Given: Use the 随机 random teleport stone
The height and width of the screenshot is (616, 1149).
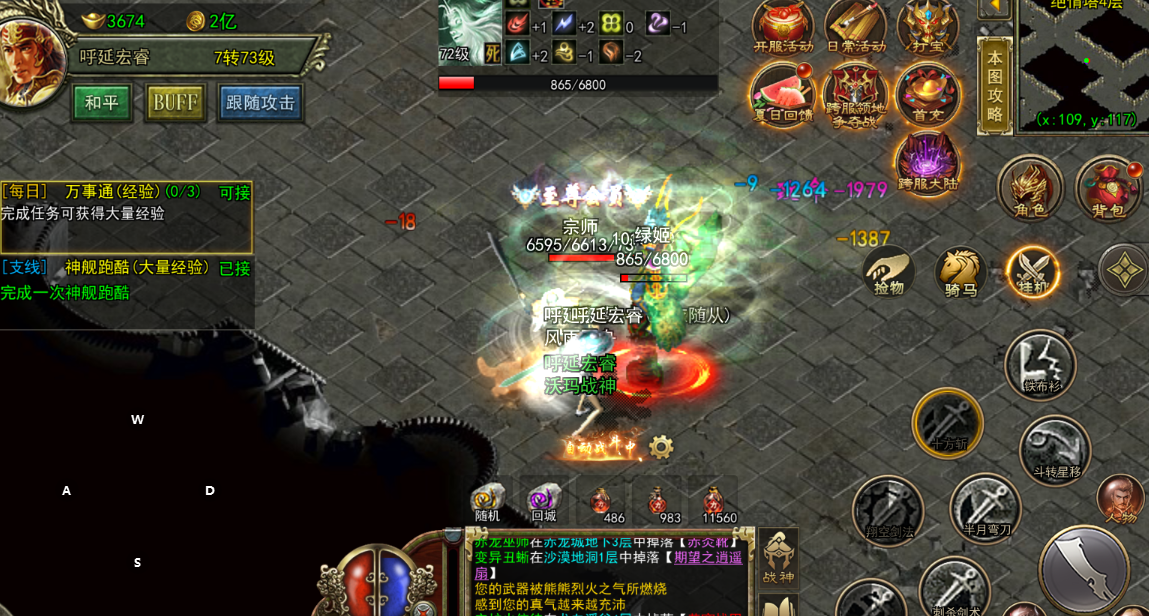Looking at the screenshot, I should [x=488, y=502].
